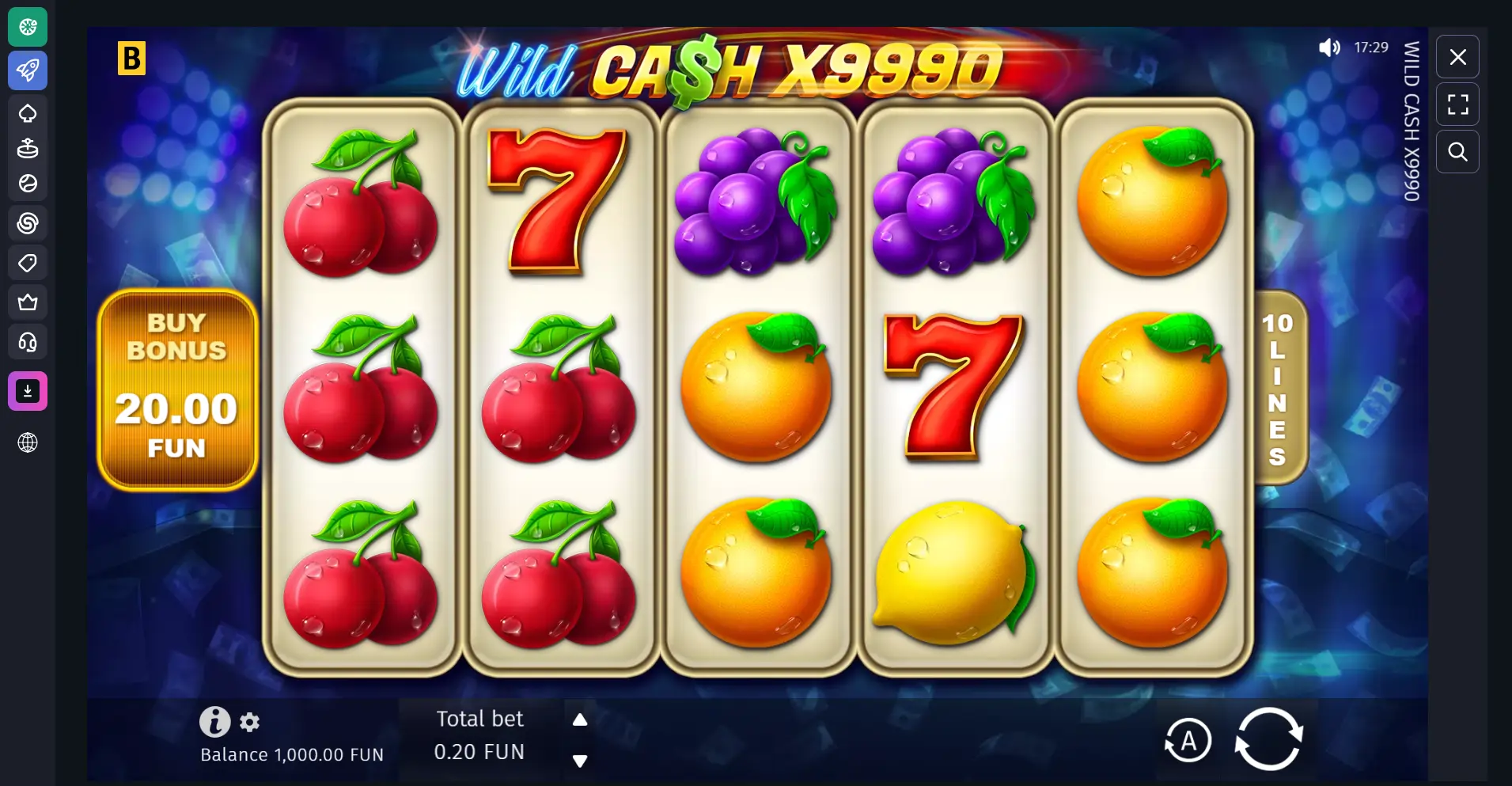Open the game settings gear
This screenshot has height=786, width=1512.
pyautogui.click(x=250, y=721)
